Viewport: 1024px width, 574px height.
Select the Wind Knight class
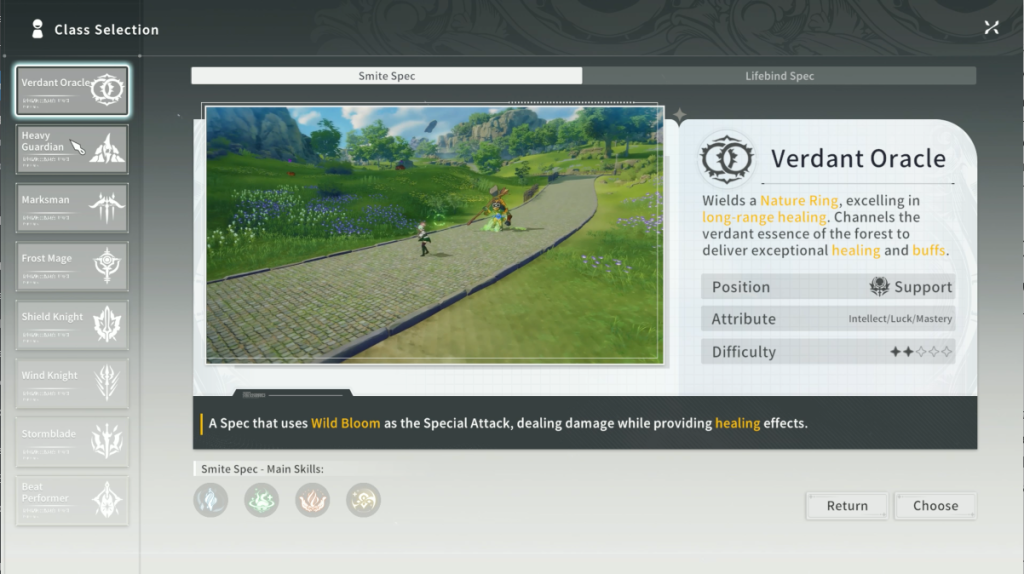72,383
